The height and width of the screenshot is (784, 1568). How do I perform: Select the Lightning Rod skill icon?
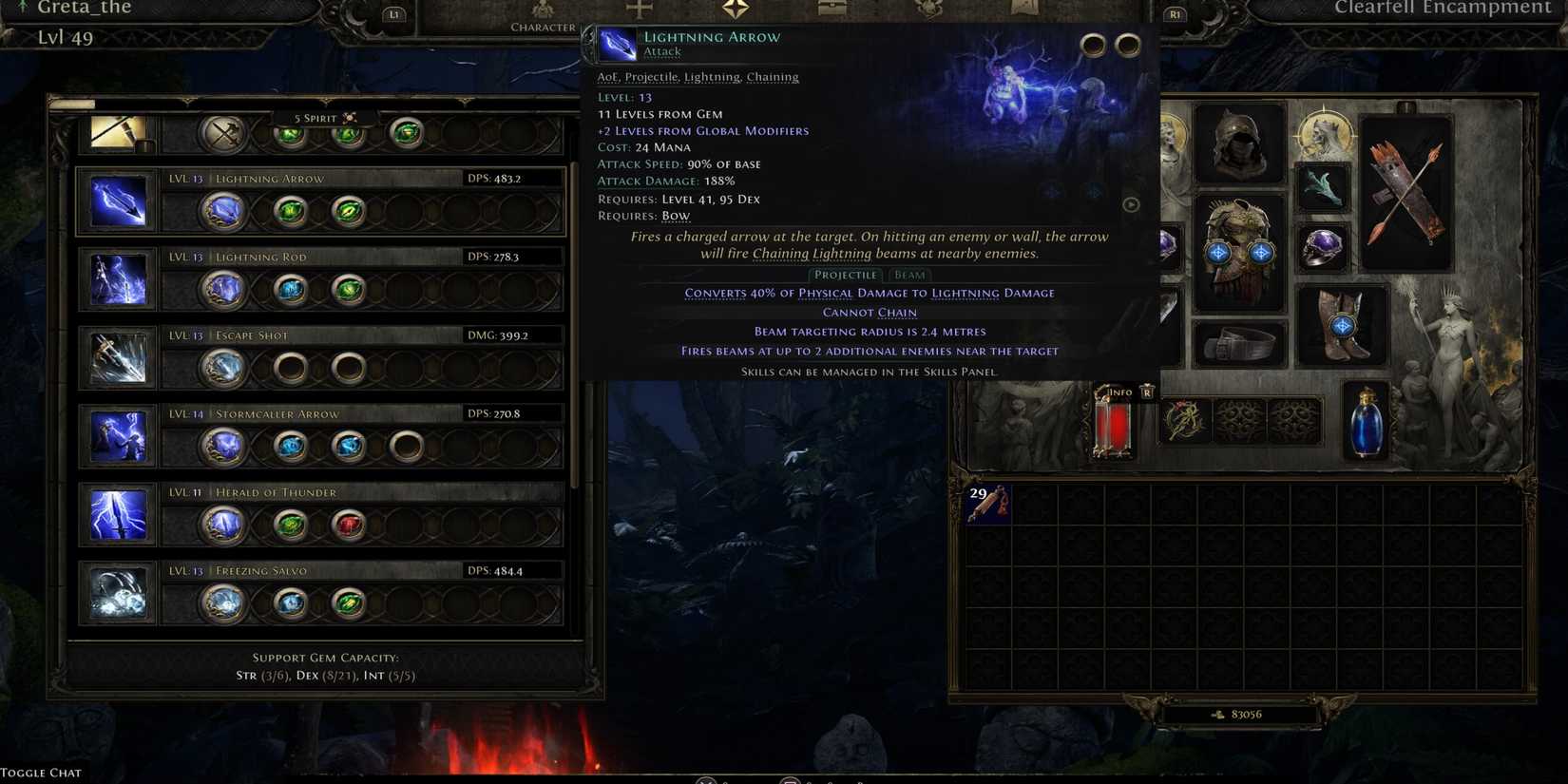coord(118,279)
